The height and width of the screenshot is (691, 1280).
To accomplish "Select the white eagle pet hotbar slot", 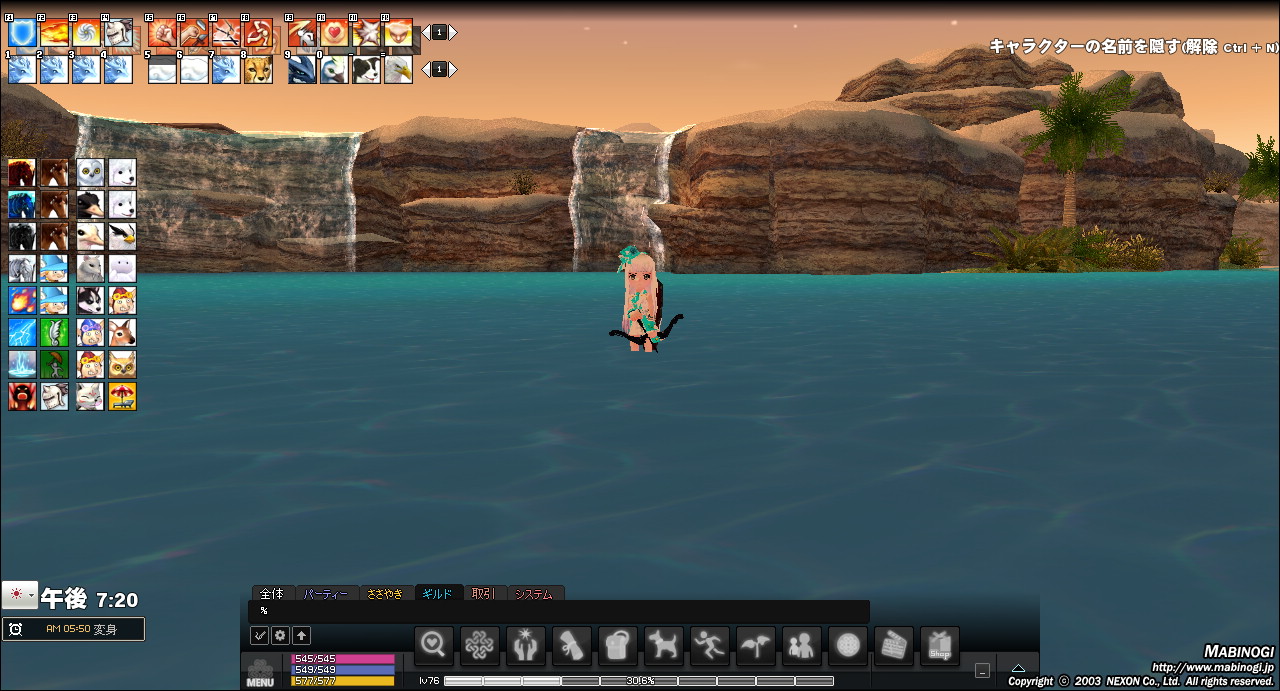I will (398, 70).
